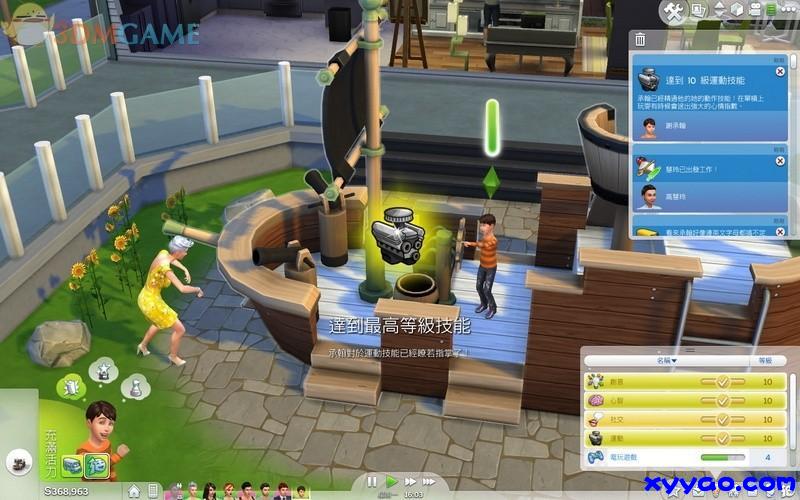Pause the game
The width and height of the screenshot is (800, 500).
coord(371,482)
